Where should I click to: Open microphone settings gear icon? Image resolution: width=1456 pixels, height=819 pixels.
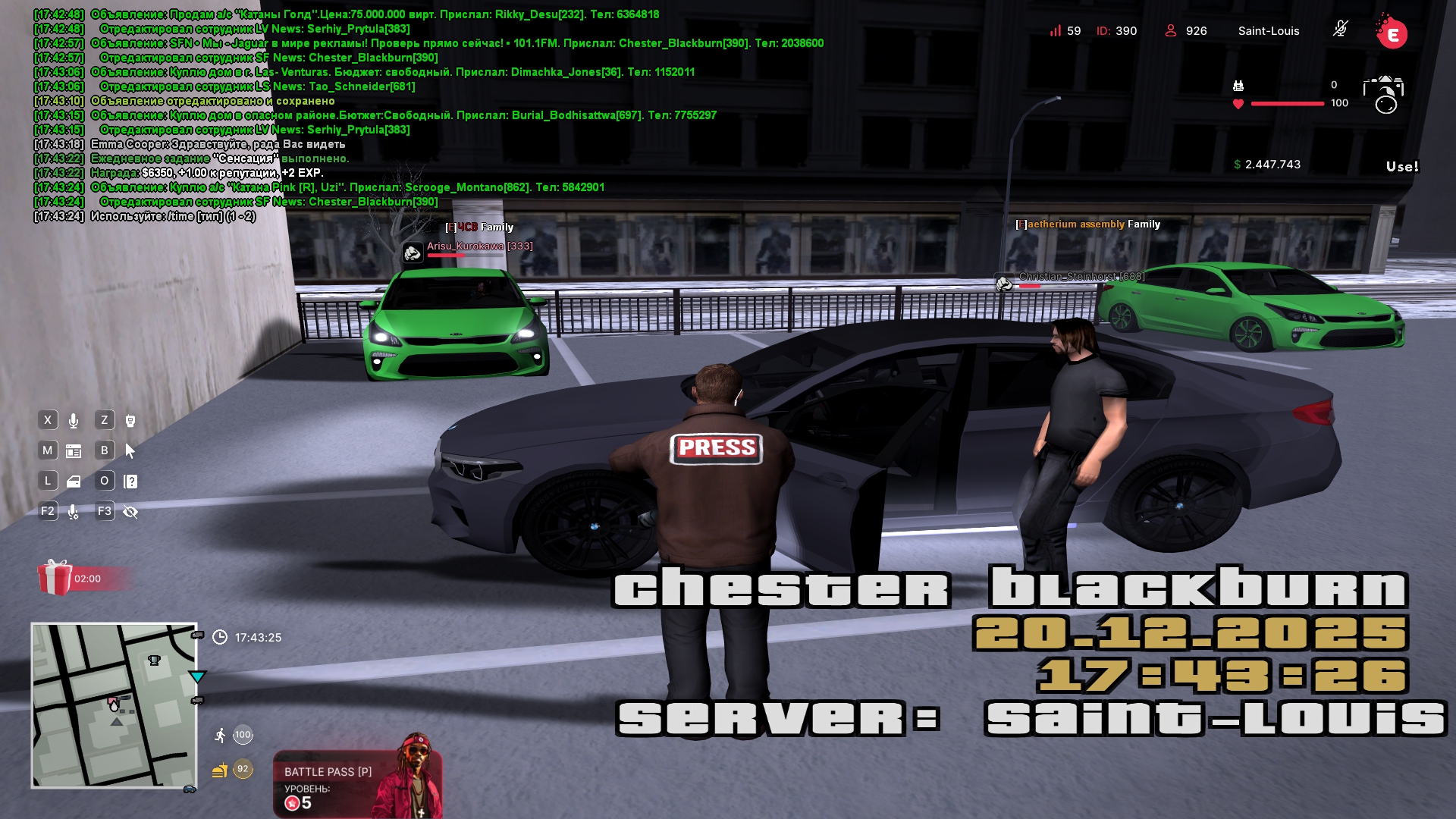click(74, 512)
